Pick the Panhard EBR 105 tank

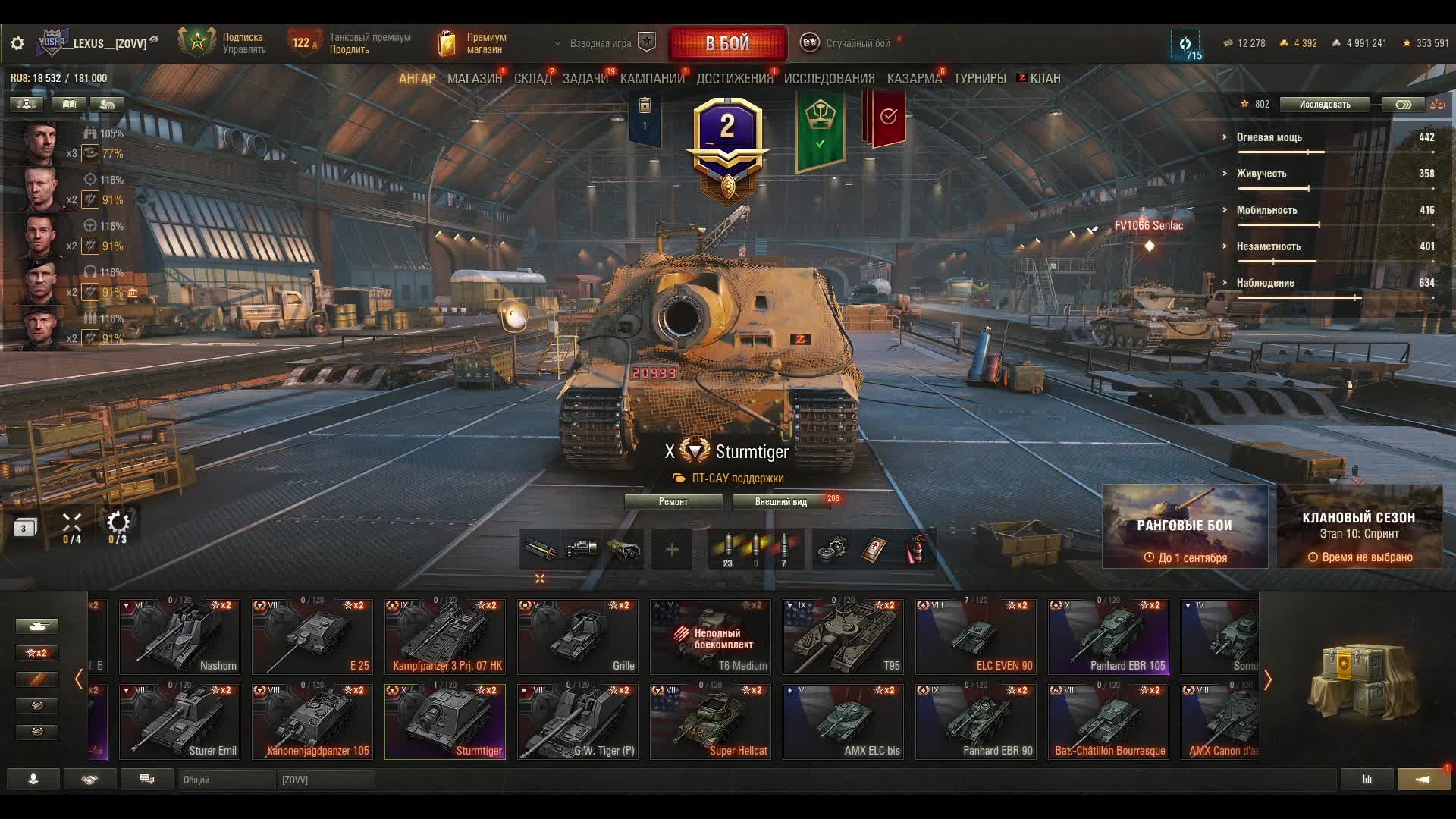(1108, 637)
